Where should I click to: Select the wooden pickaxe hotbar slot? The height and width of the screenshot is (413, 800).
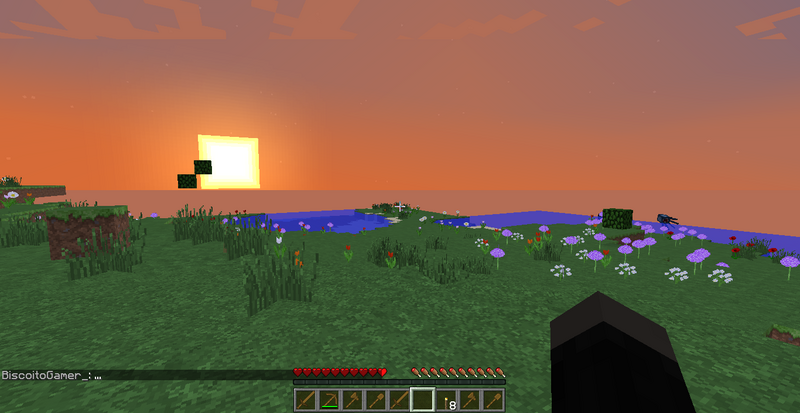329,400
